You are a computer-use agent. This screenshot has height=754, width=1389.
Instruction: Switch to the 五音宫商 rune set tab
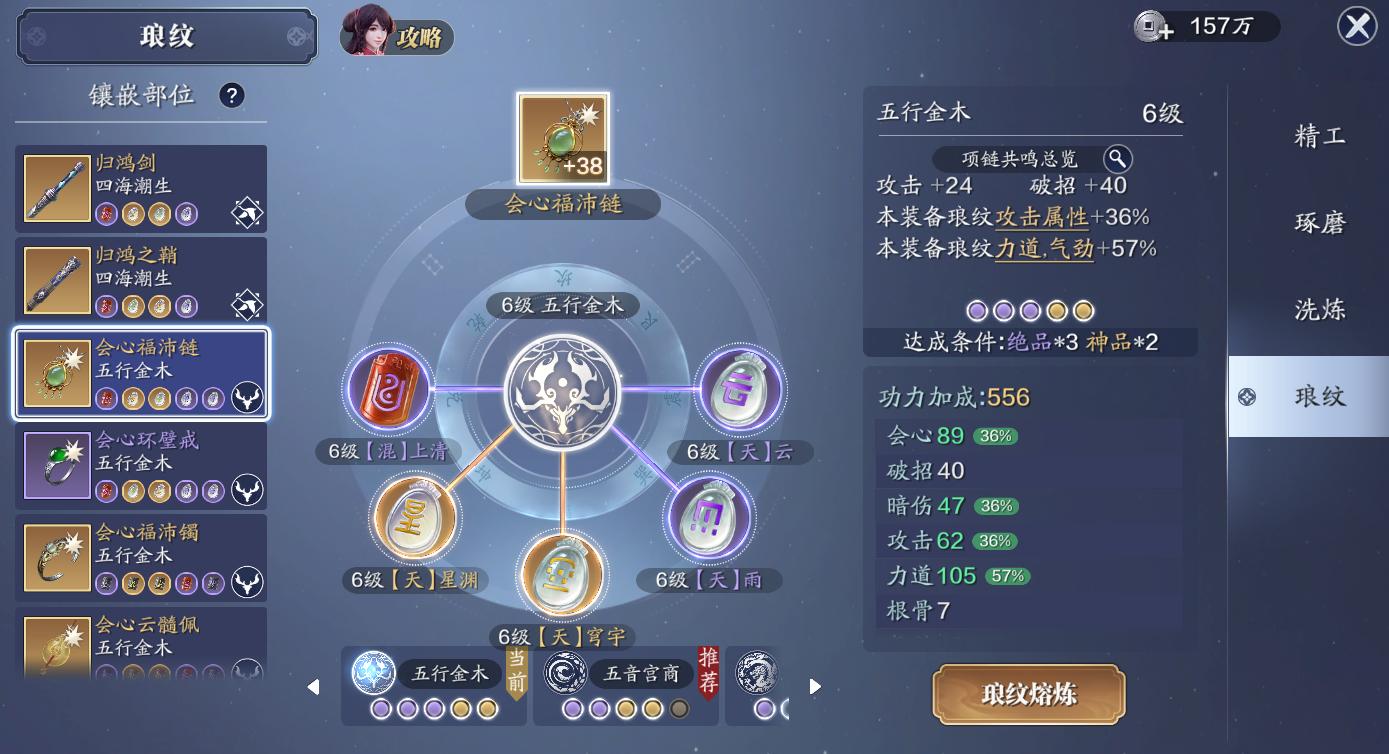(x=625, y=674)
